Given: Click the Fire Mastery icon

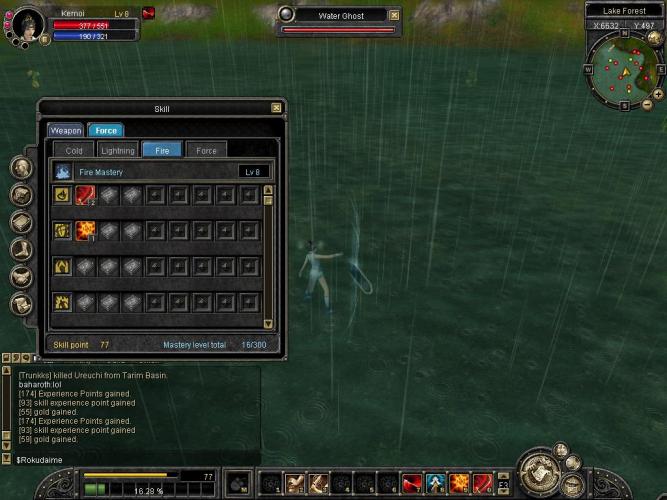Looking at the screenshot, I should click(x=62, y=172).
